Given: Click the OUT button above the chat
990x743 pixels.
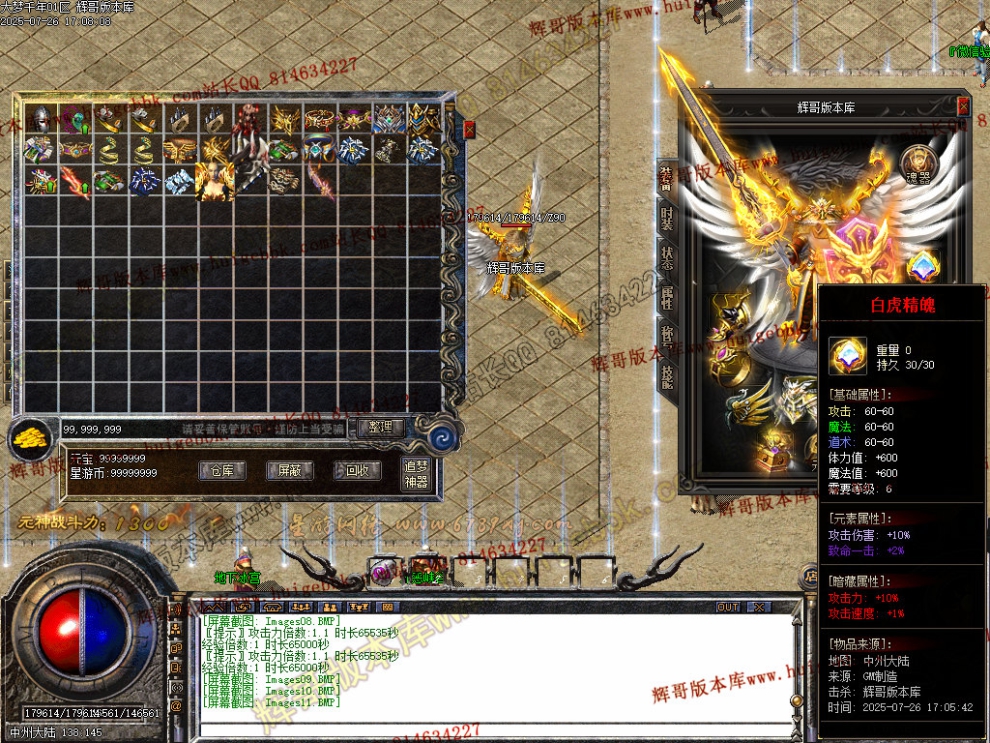Looking at the screenshot, I should [x=728, y=607].
